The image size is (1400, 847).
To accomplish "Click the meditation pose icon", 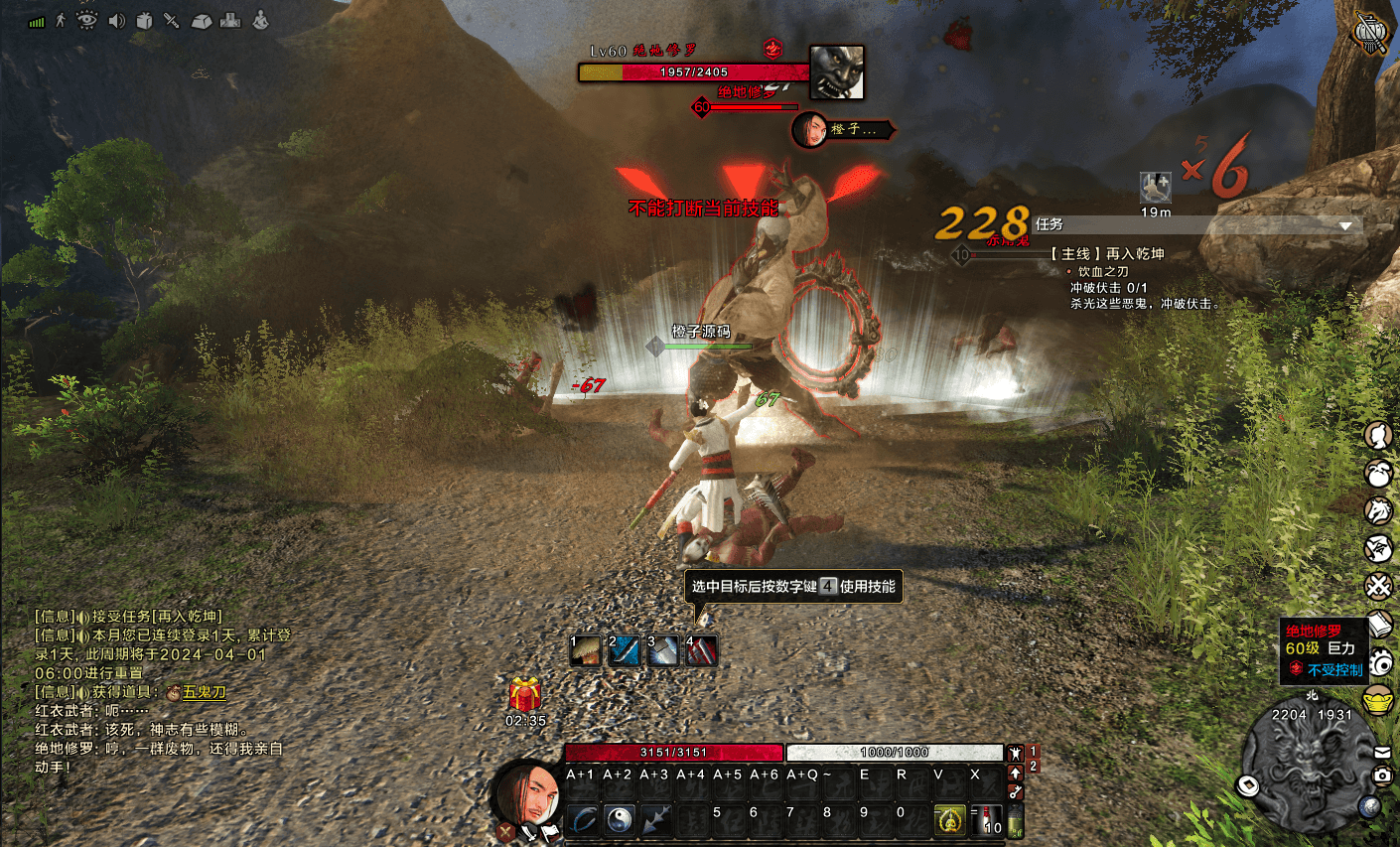I will (260, 20).
